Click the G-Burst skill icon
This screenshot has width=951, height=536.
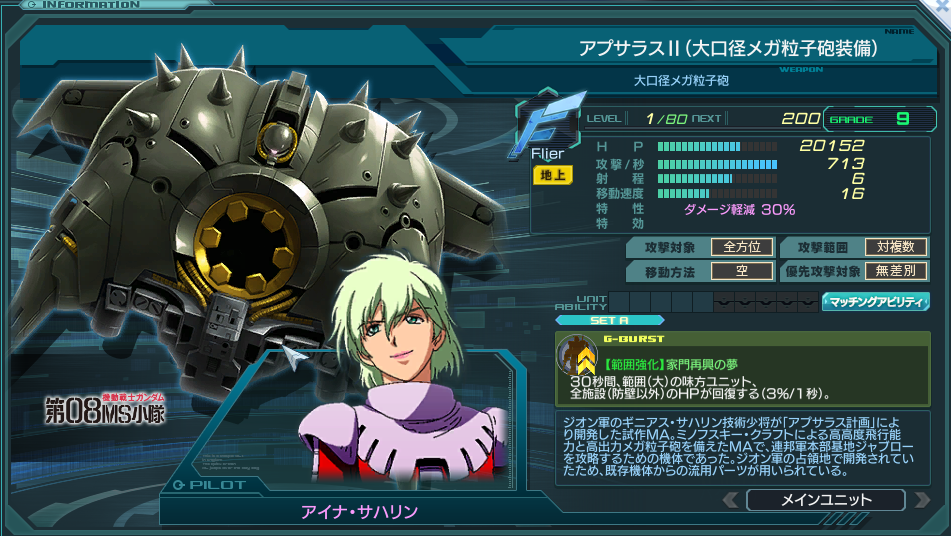(x=577, y=357)
